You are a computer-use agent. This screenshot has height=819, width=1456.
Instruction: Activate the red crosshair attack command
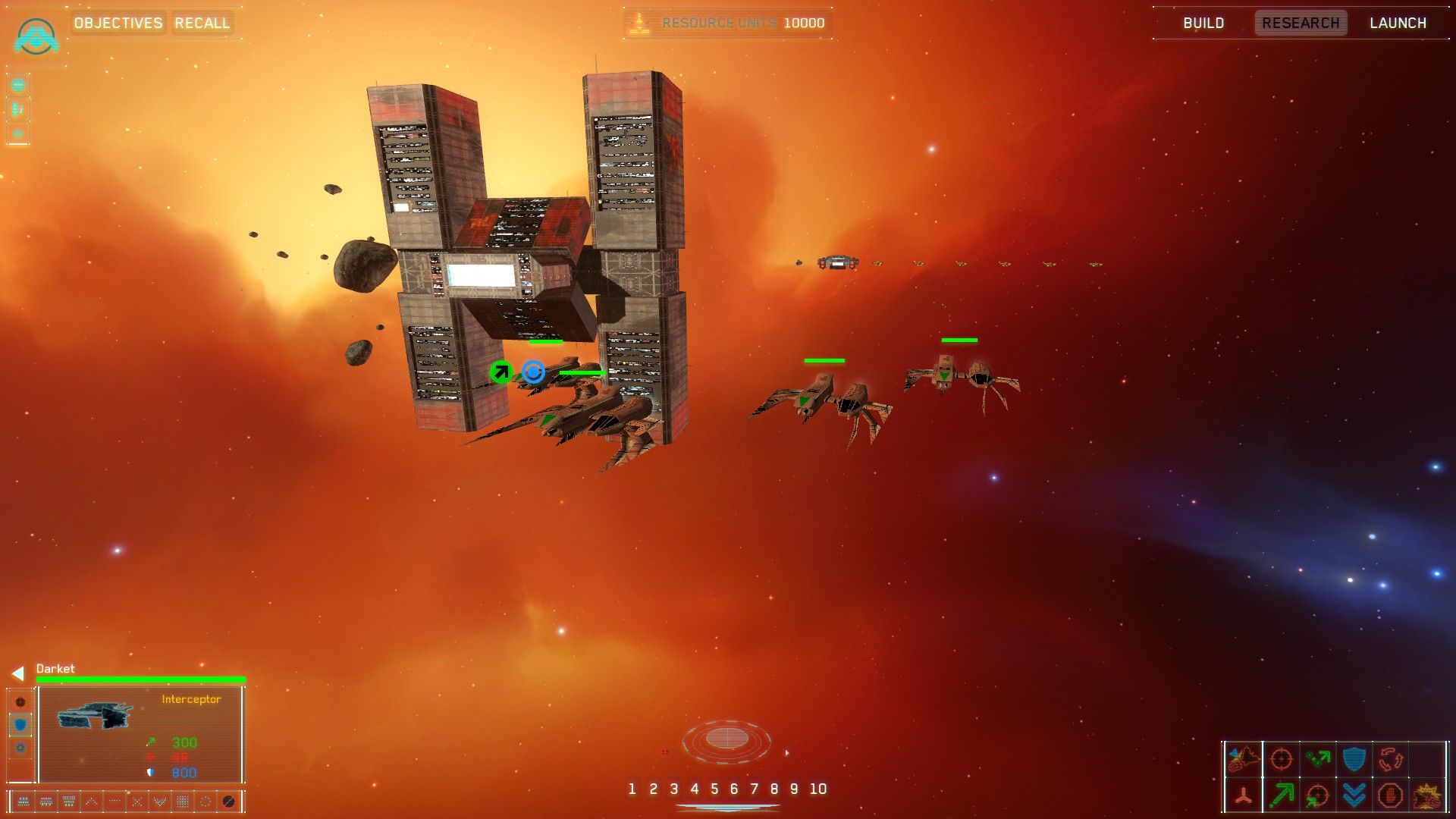[1281, 758]
